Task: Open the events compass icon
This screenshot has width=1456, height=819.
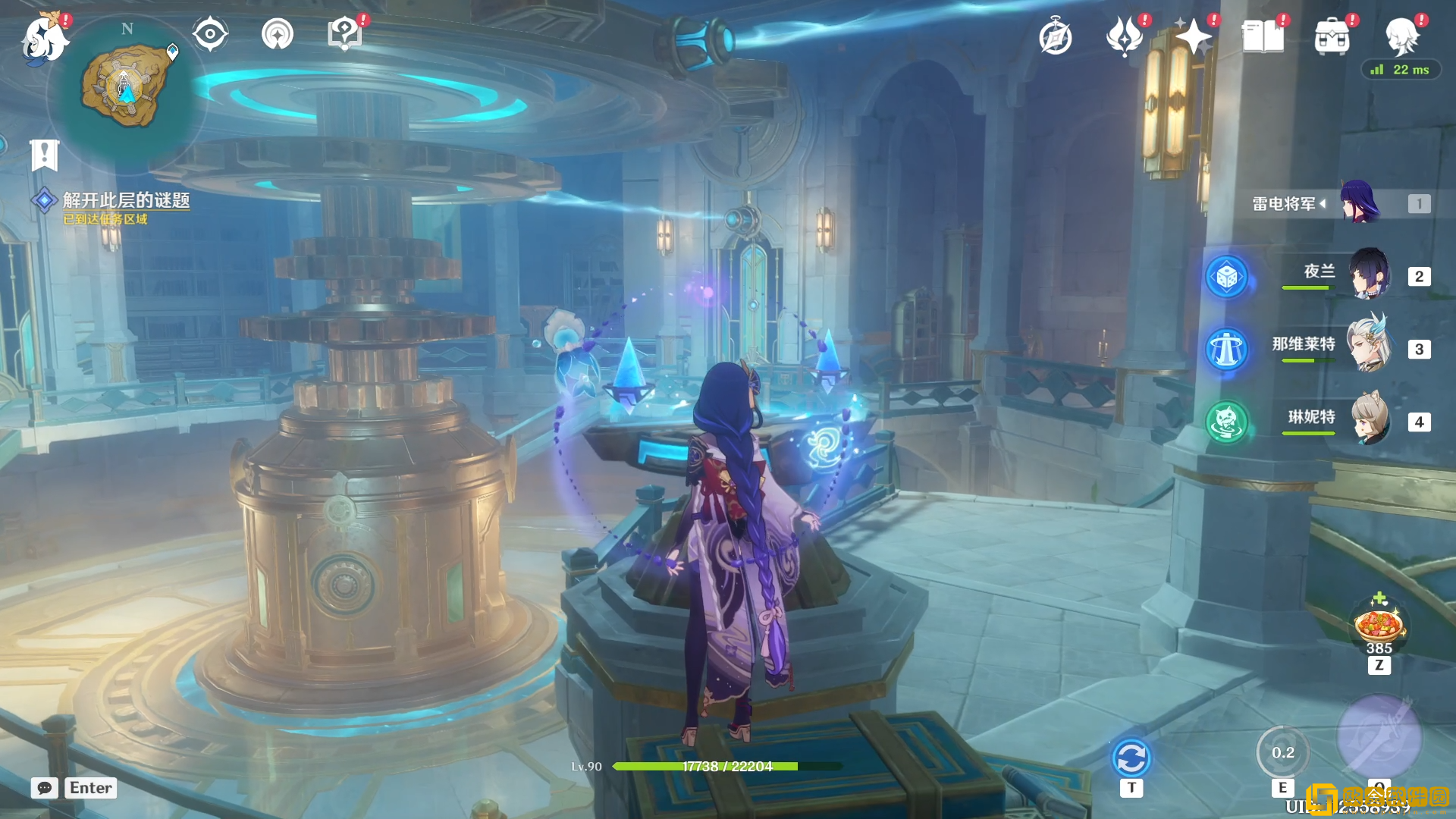Action: pos(1055,36)
